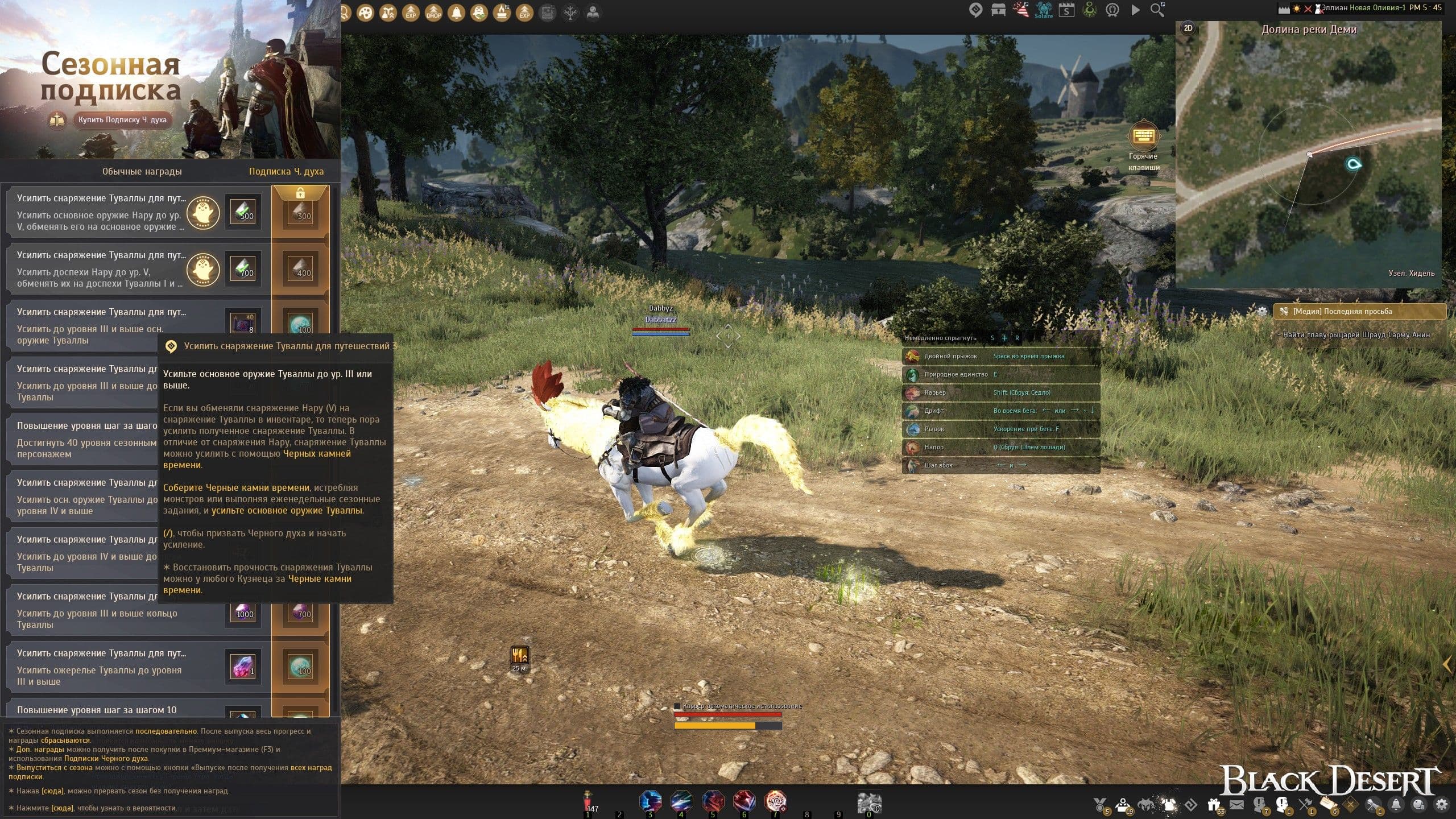Open the Горячие клавиши hotkeys button
Viewport: 1456px width, 819px height.
point(1143,137)
